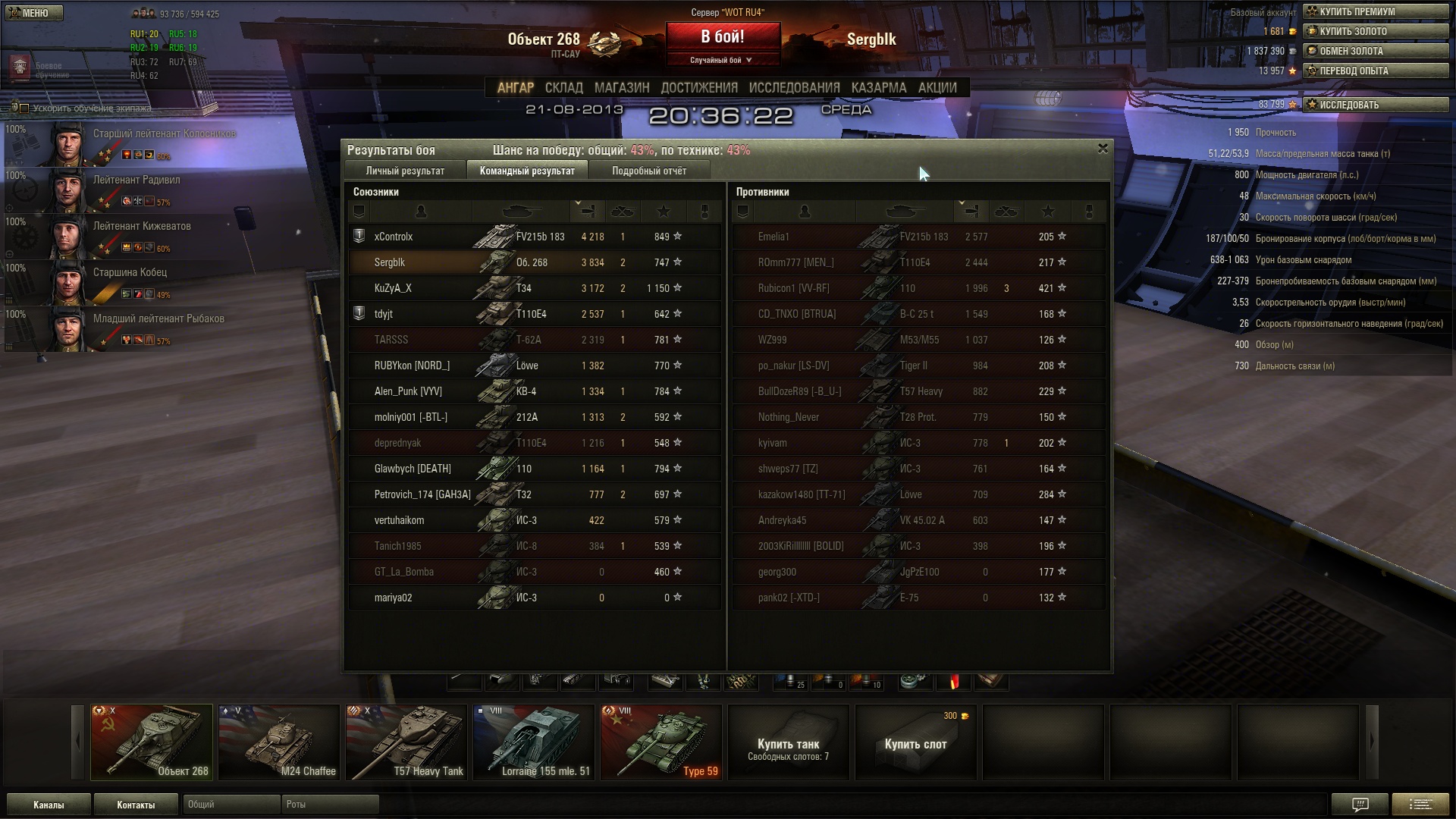Go to the Достижения section
Viewport: 1456px width, 819px height.
pos(698,88)
